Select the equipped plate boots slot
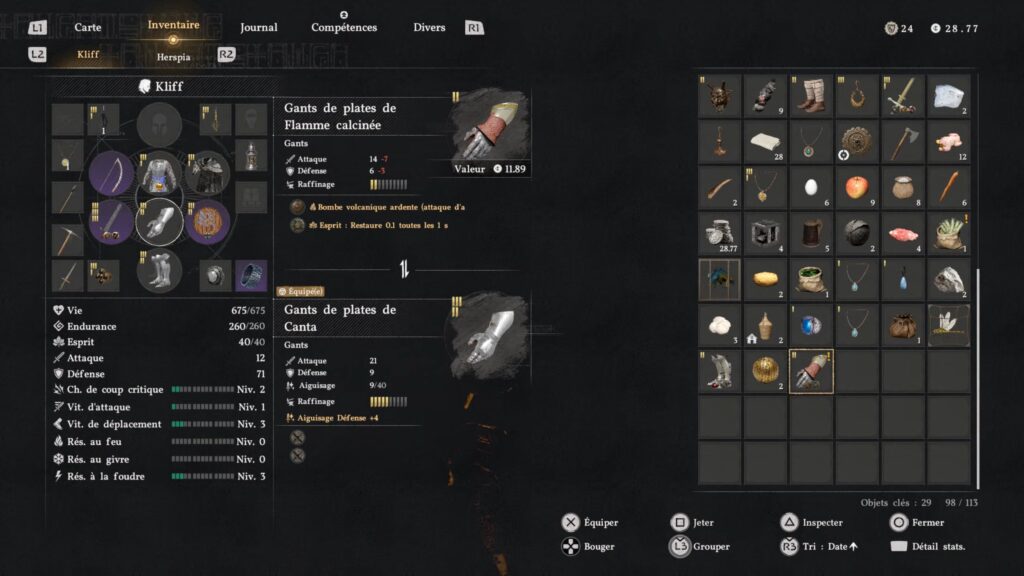Image resolution: width=1024 pixels, height=576 pixels. point(160,270)
